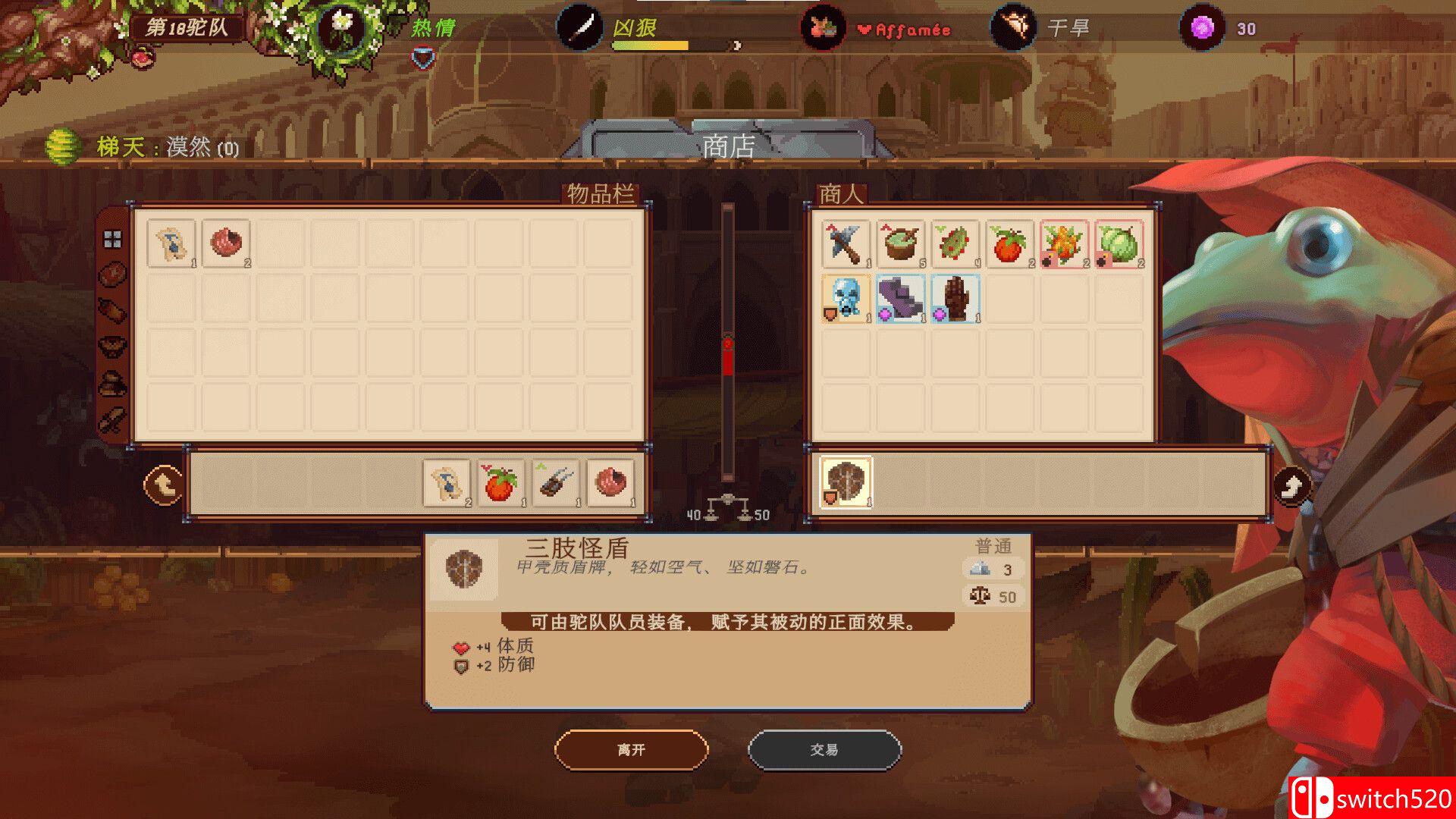
Task: Select the map scroll in inventory grid
Action: (171, 244)
